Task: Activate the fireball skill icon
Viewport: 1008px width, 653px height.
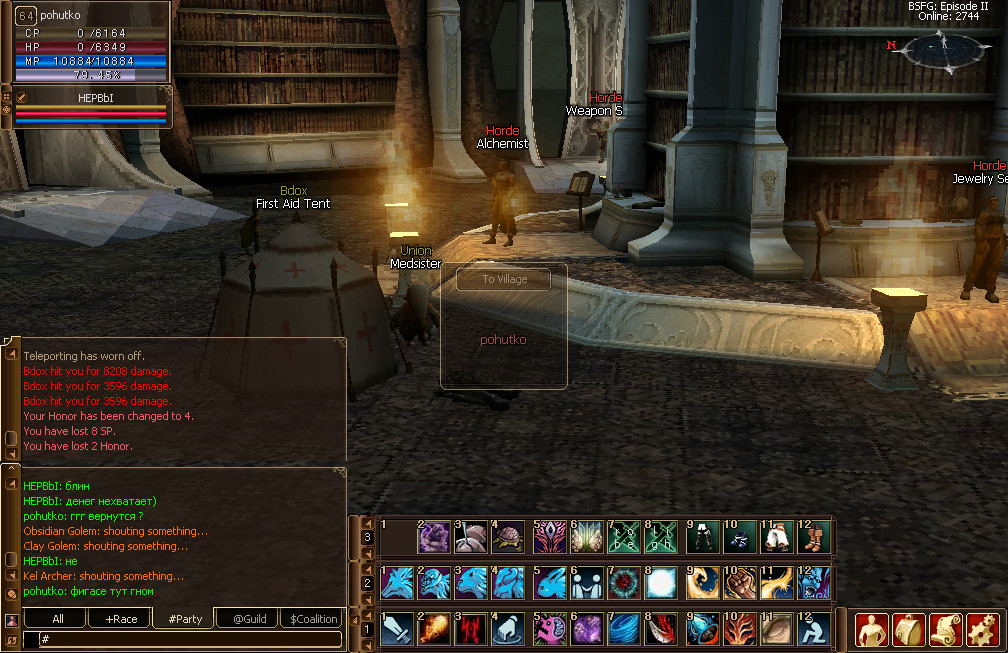Action: pos(435,629)
